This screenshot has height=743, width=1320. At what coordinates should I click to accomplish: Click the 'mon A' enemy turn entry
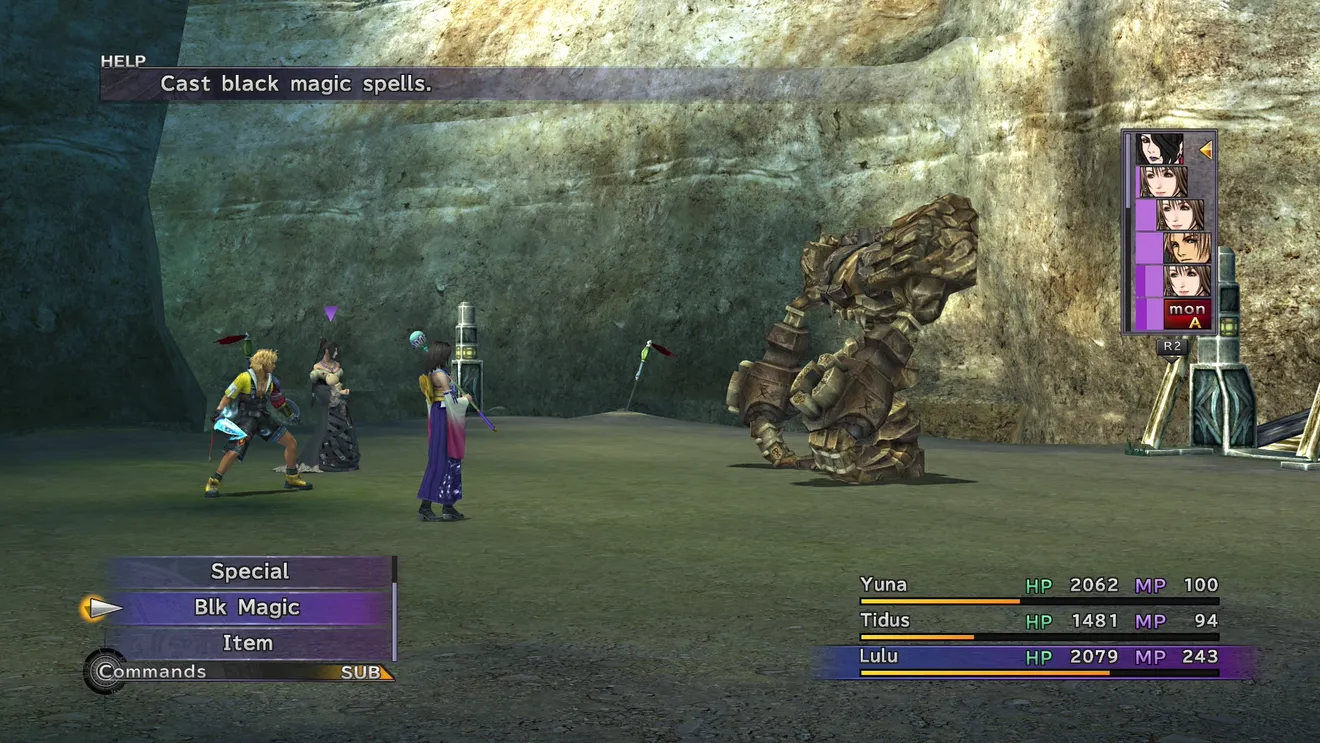pyautogui.click(x=1186, y=314)
